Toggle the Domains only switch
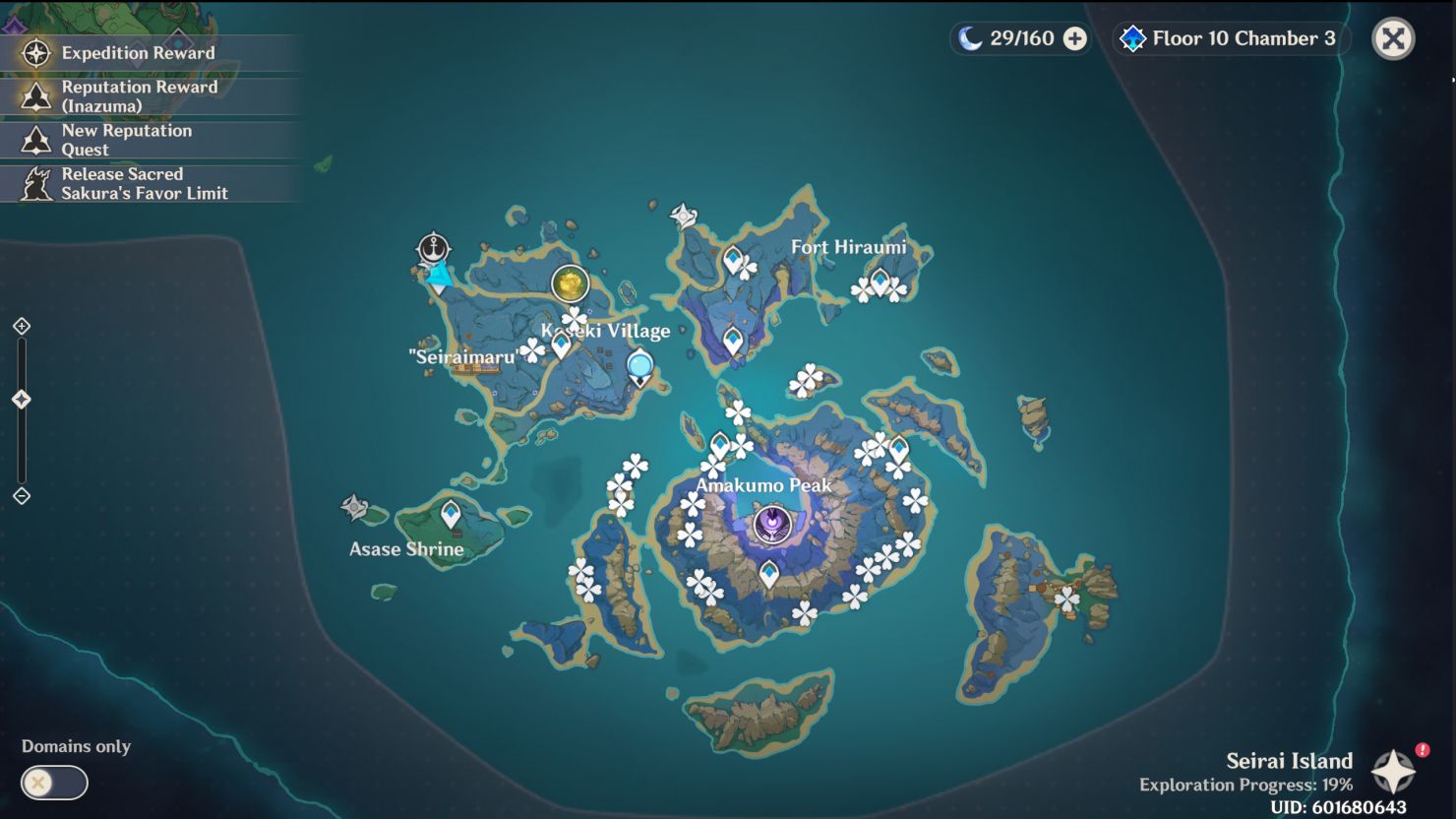 [54, 784]
